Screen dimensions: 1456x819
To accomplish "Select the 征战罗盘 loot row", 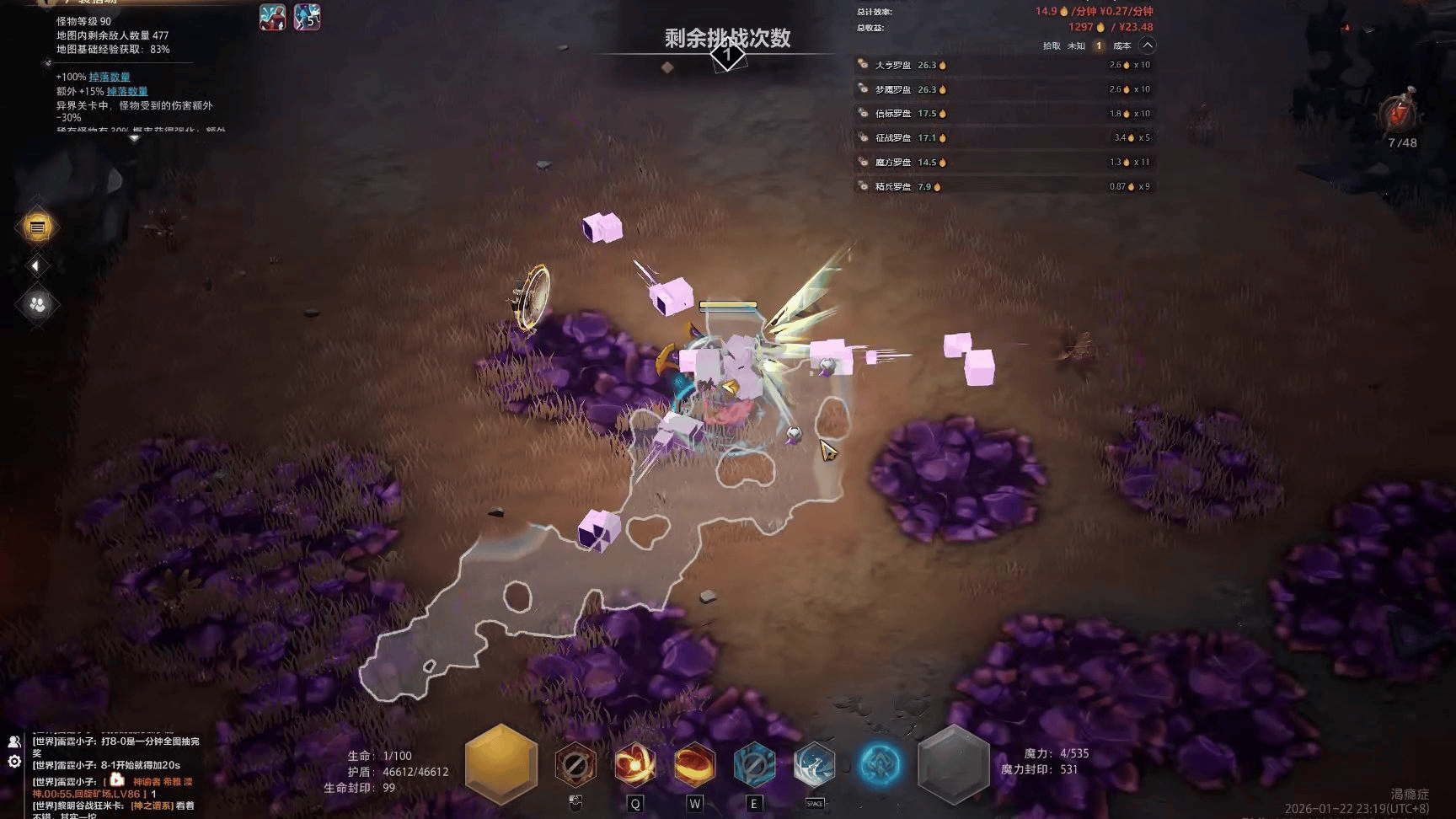I will [1003, 137].
